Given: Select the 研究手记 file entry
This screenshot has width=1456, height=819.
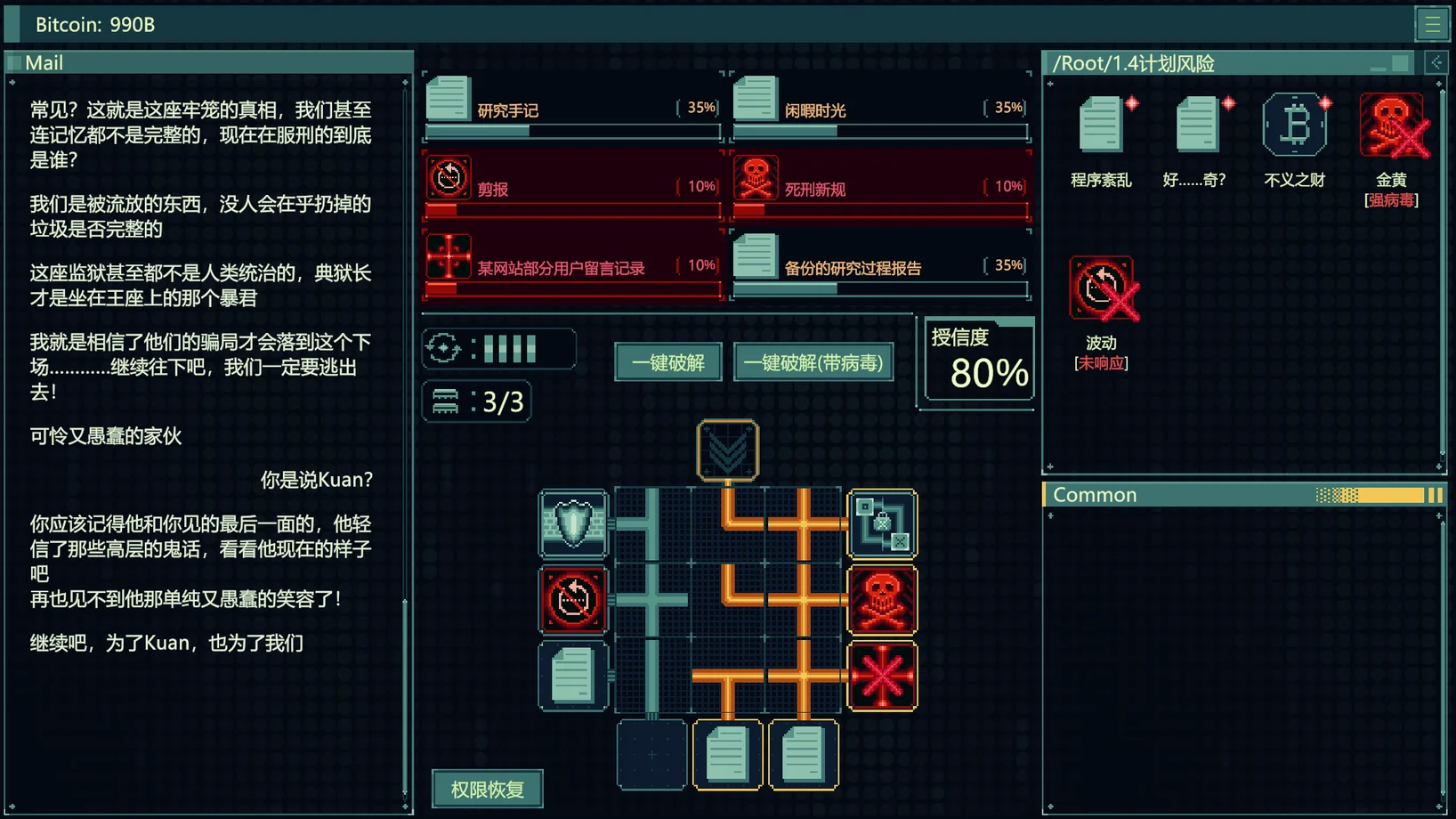Looking at the screenshot, I should click(x=572, y=109).
